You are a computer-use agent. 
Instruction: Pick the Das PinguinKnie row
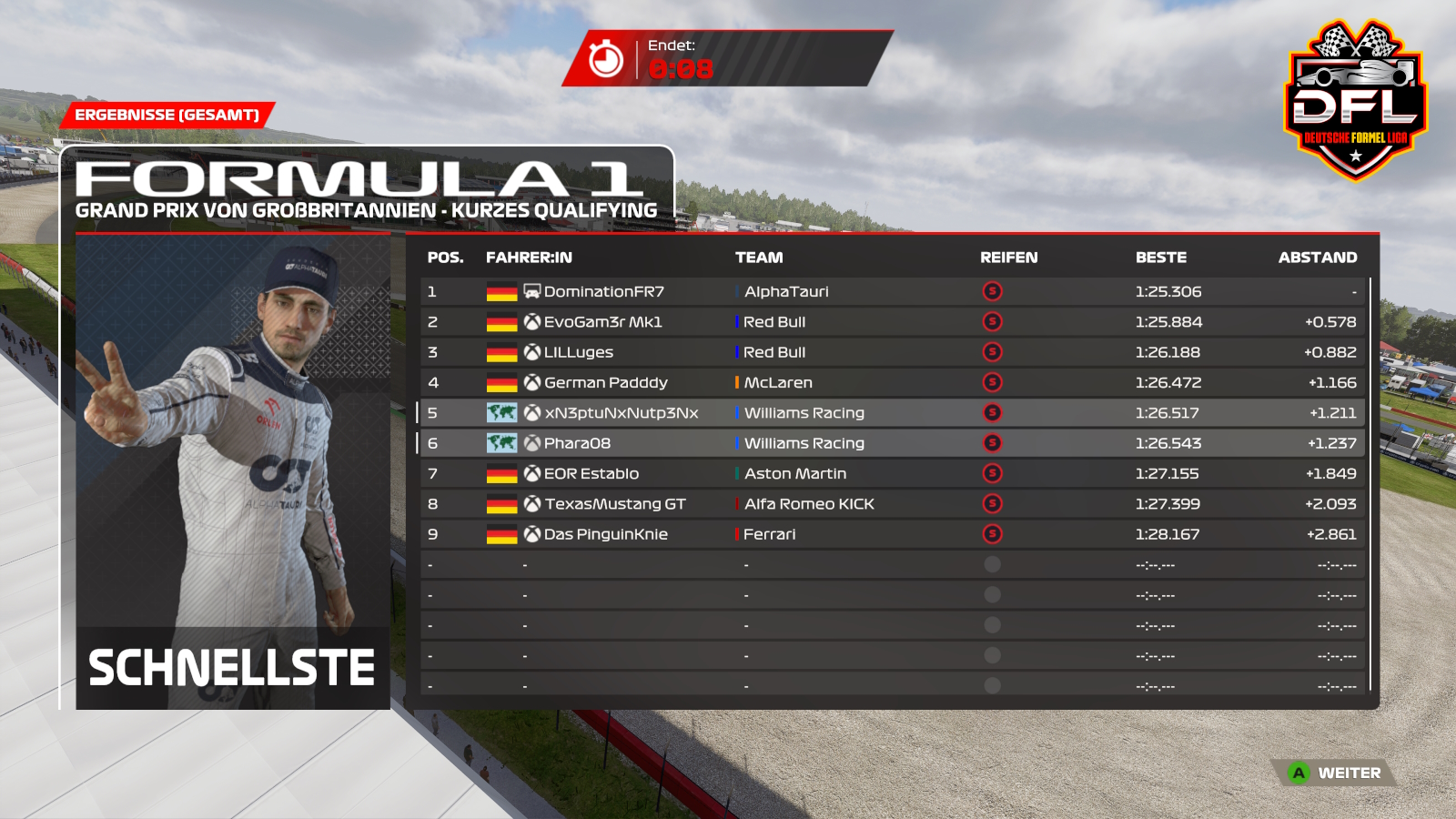coord(605,534)
